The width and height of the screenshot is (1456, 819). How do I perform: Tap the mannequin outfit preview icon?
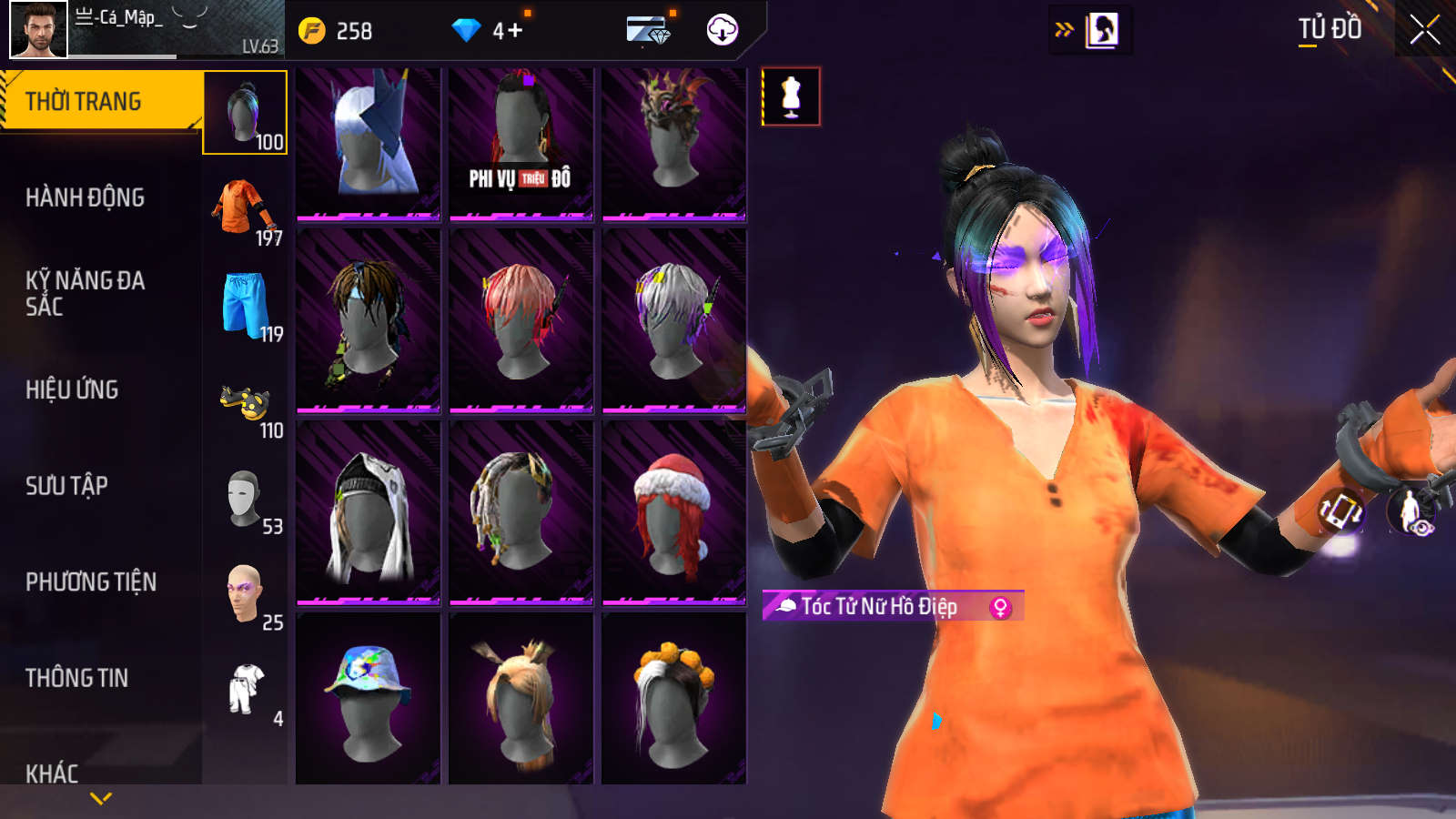click(791, 96)
